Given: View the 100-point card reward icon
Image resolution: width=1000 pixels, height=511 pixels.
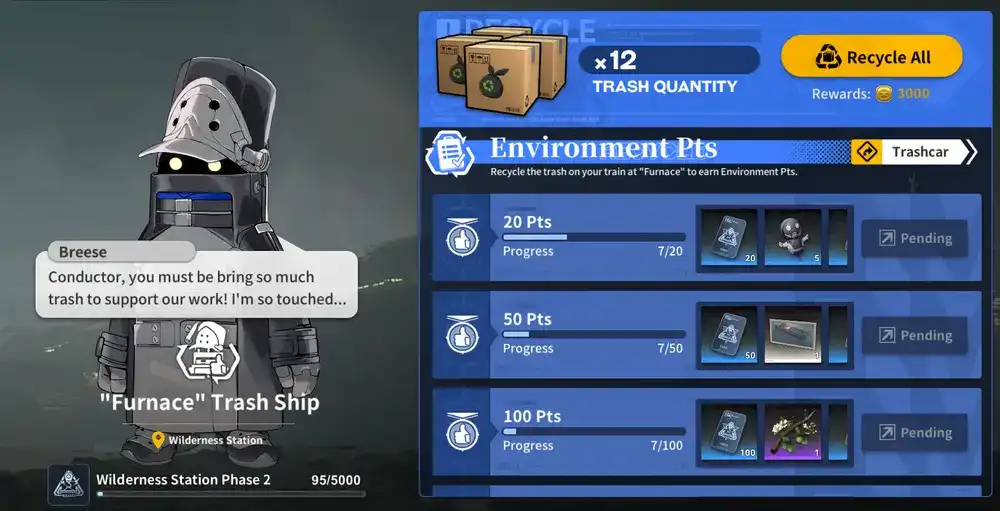Looking at the screenshot, I should (728, 432).
